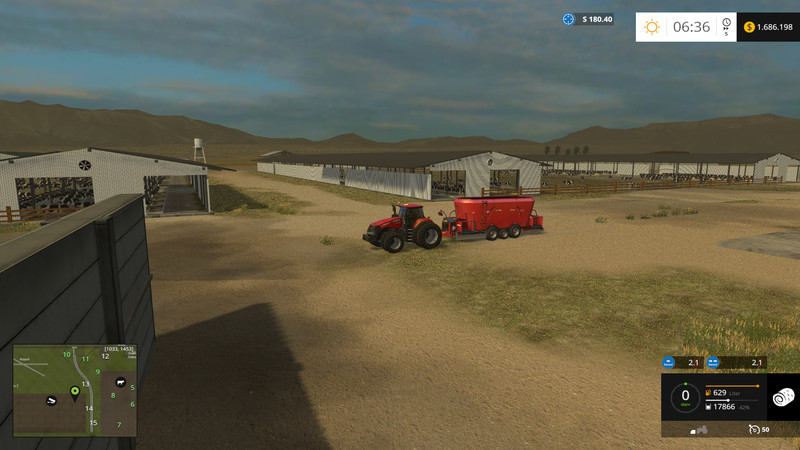This screenshot has width=800, height=450.
Task: Click the speedometer gauge
Action: point(685,396)
